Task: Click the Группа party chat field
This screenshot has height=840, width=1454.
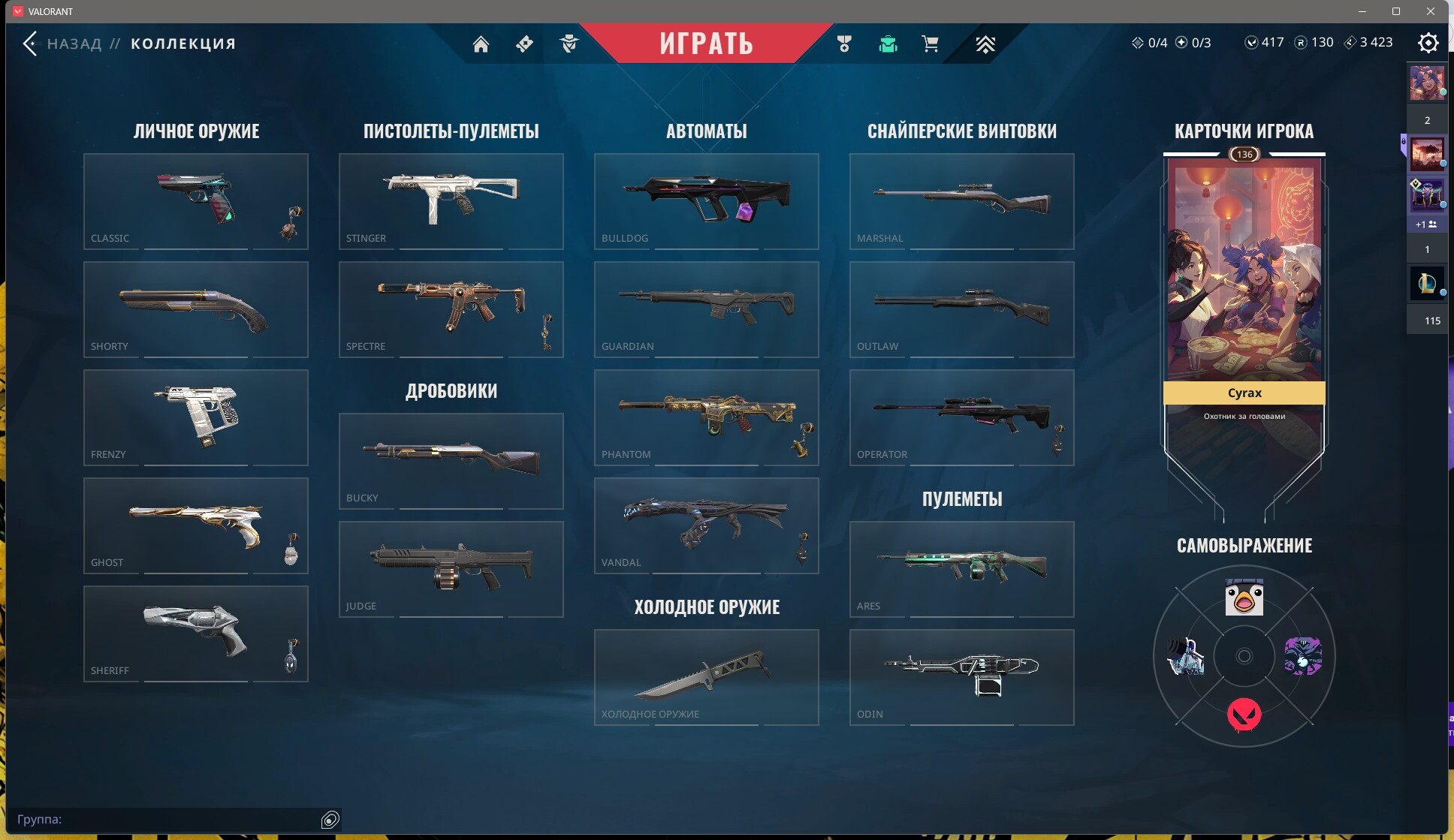Action: (165, 819)
